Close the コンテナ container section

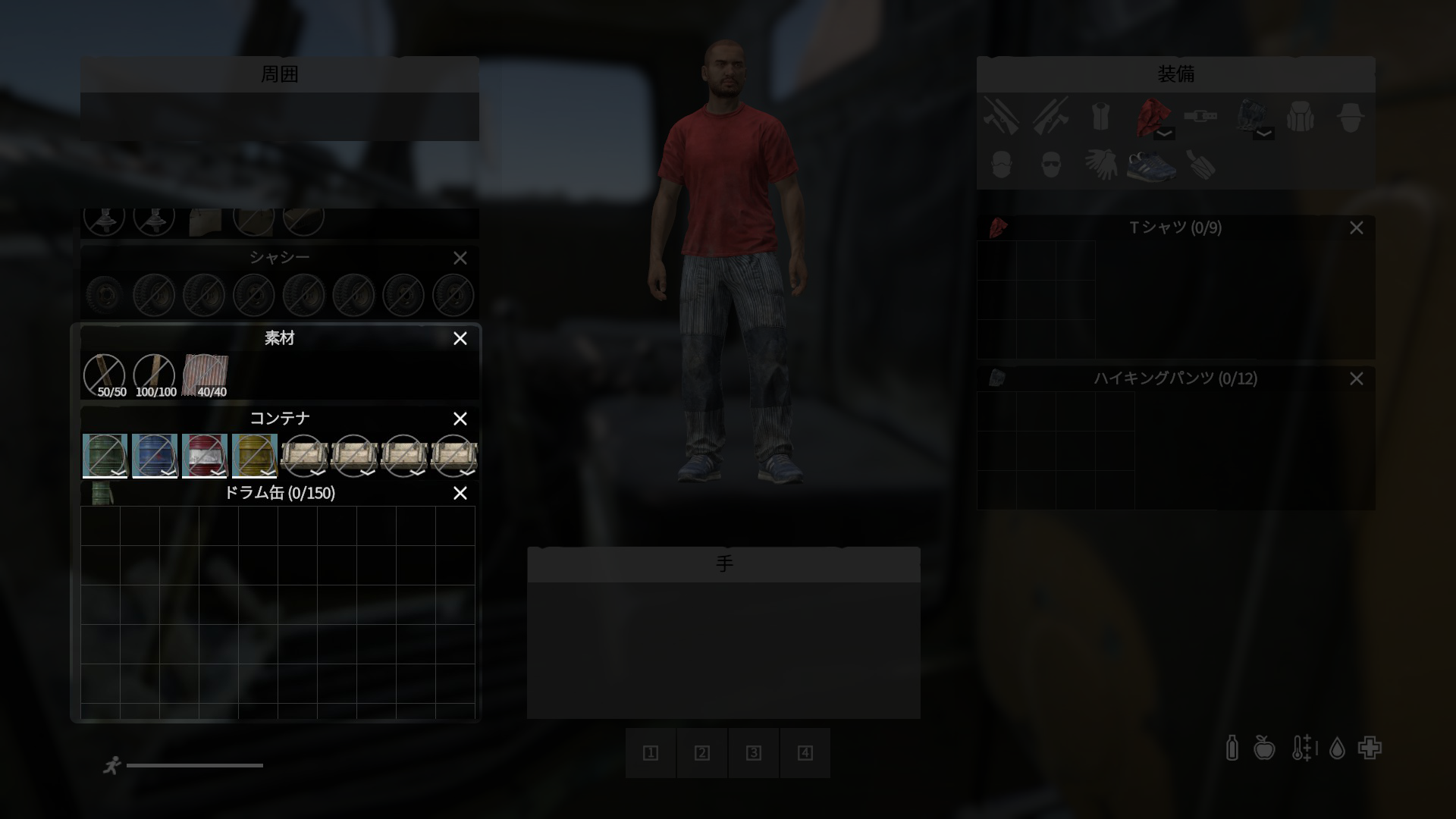[460, 419]
